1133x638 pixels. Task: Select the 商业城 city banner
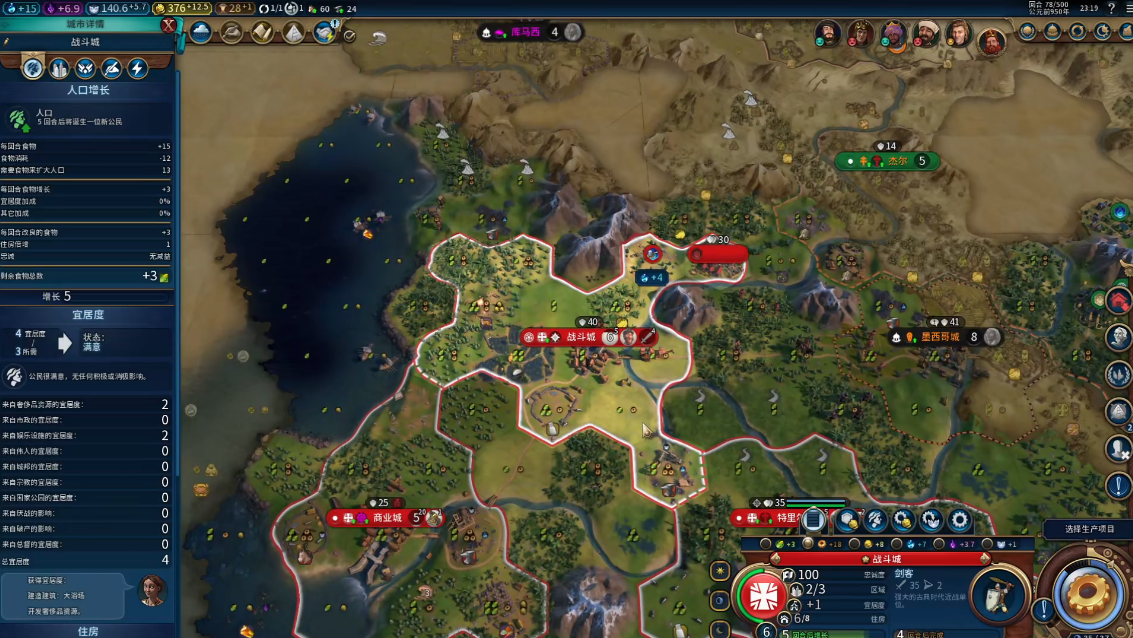click(x=385, y=518)
